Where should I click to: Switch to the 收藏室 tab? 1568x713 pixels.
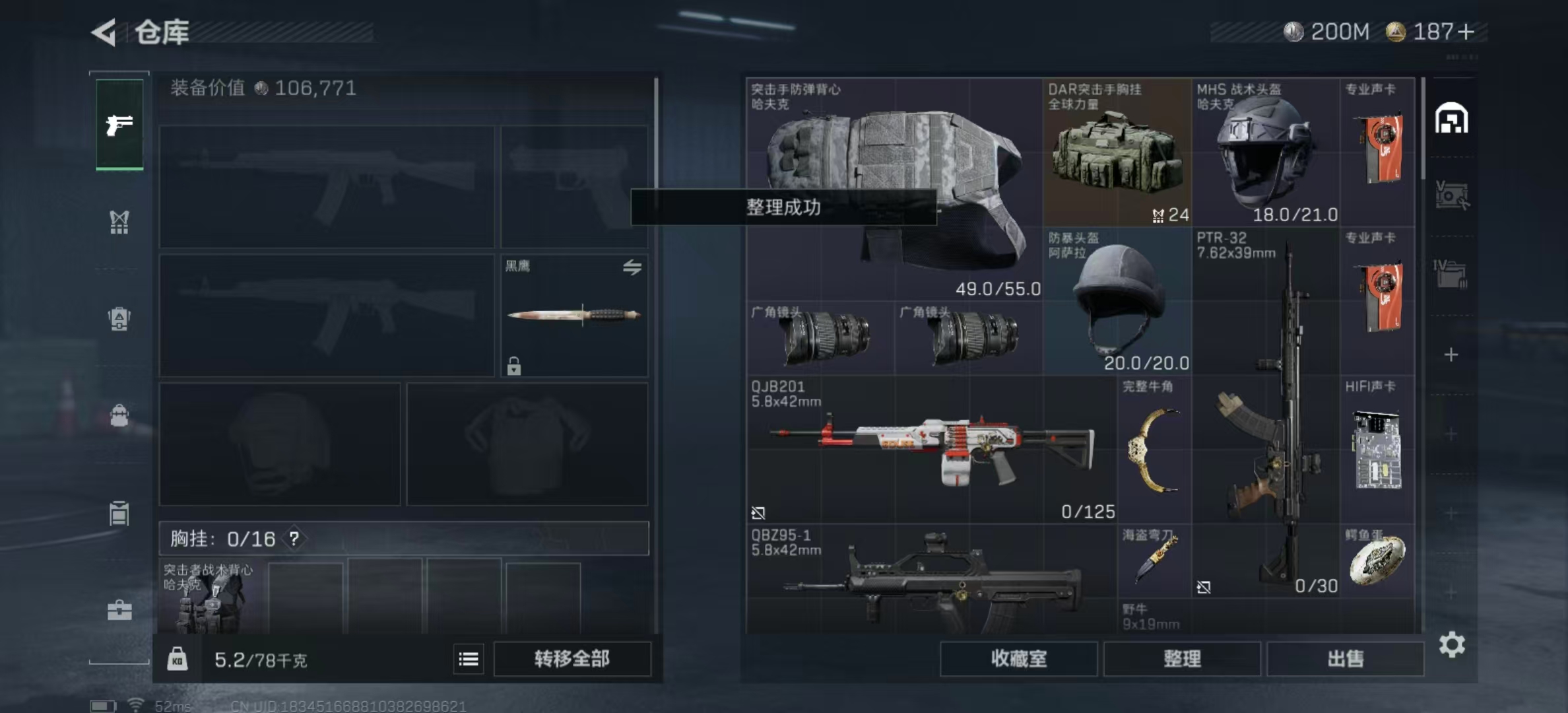click(1018, 659)
